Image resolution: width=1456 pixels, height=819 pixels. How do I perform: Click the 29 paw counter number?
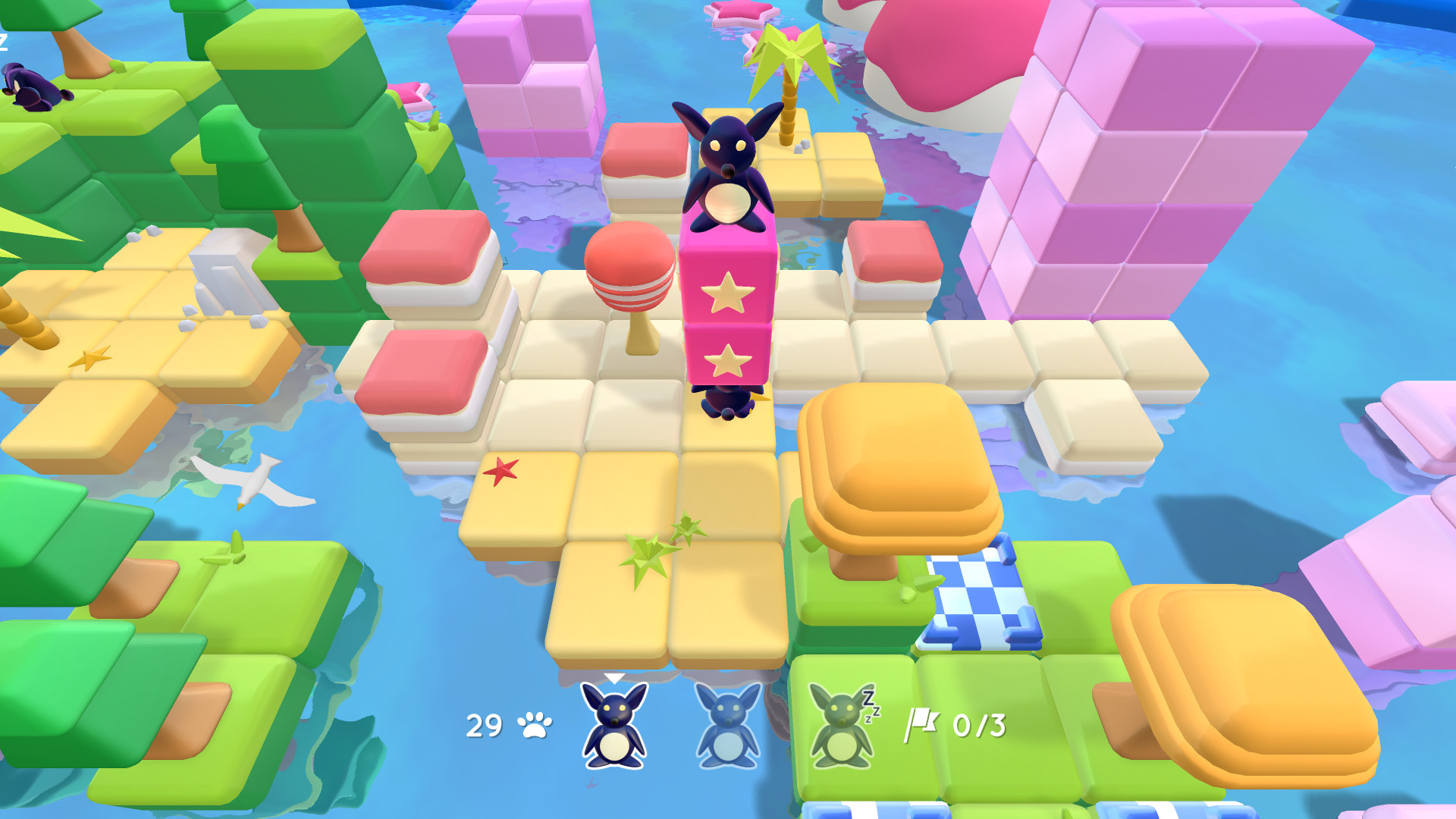pos(484,726)
